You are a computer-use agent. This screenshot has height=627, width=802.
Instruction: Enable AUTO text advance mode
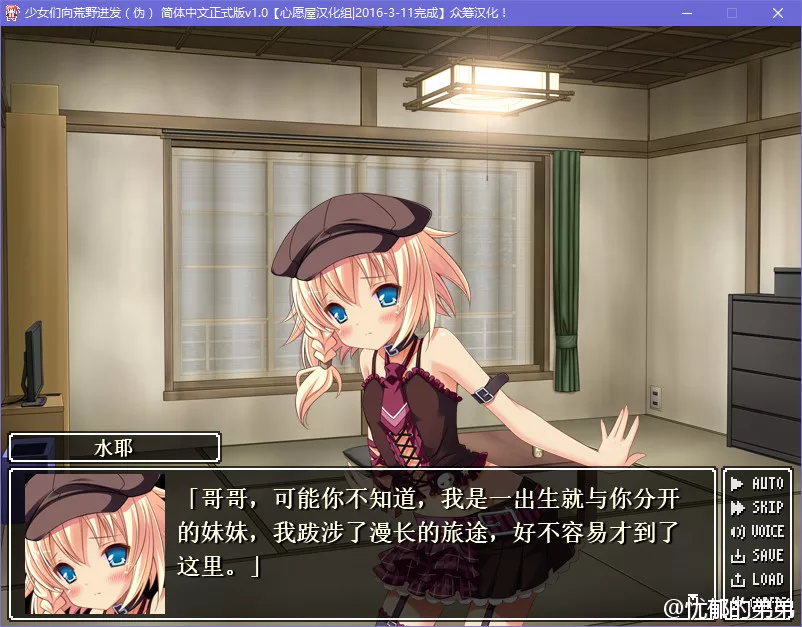point(757,484)
